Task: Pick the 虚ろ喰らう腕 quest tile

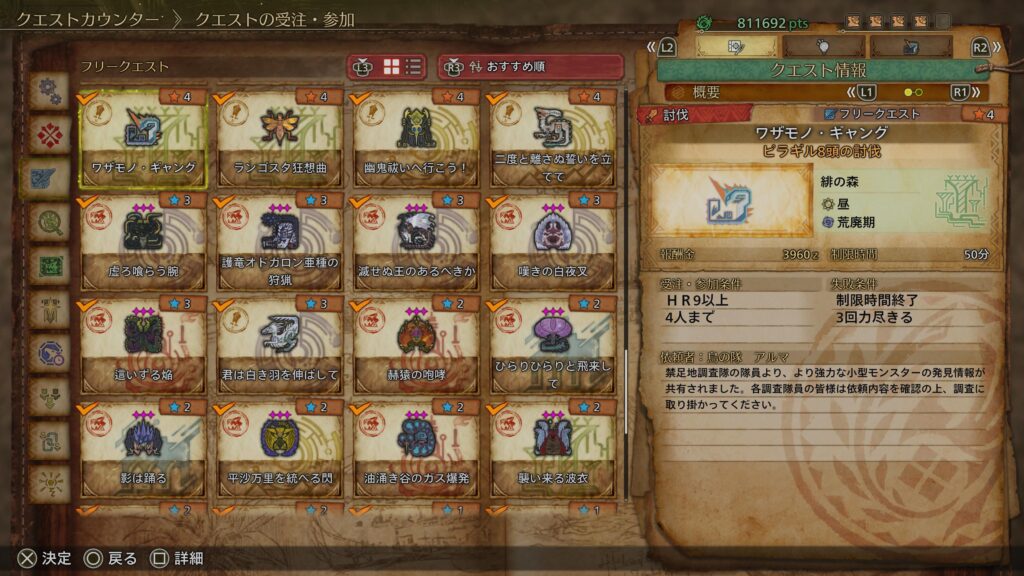Action: point(143,242)
